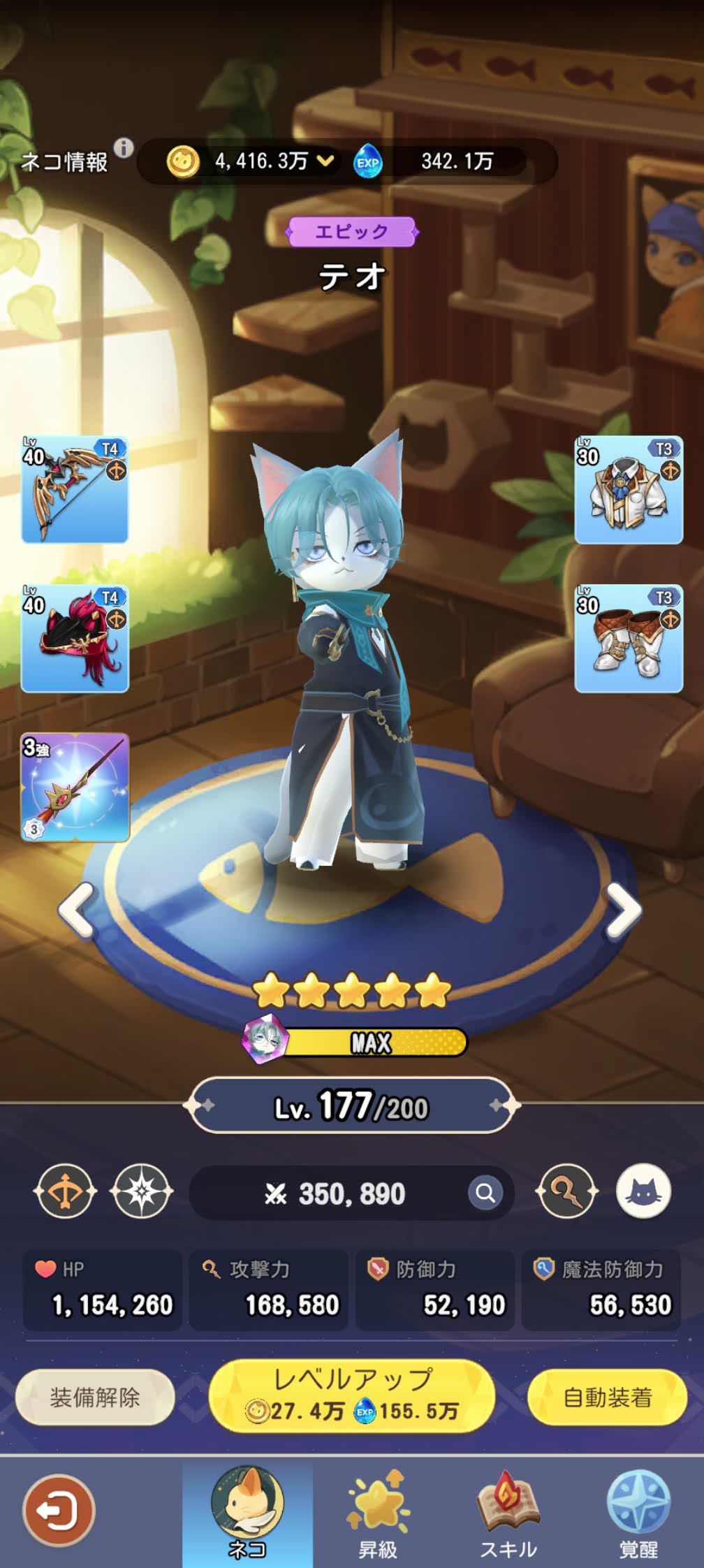Select the ネコ cat tab
Screen dimensions: 704x1568
point(247,1514)
